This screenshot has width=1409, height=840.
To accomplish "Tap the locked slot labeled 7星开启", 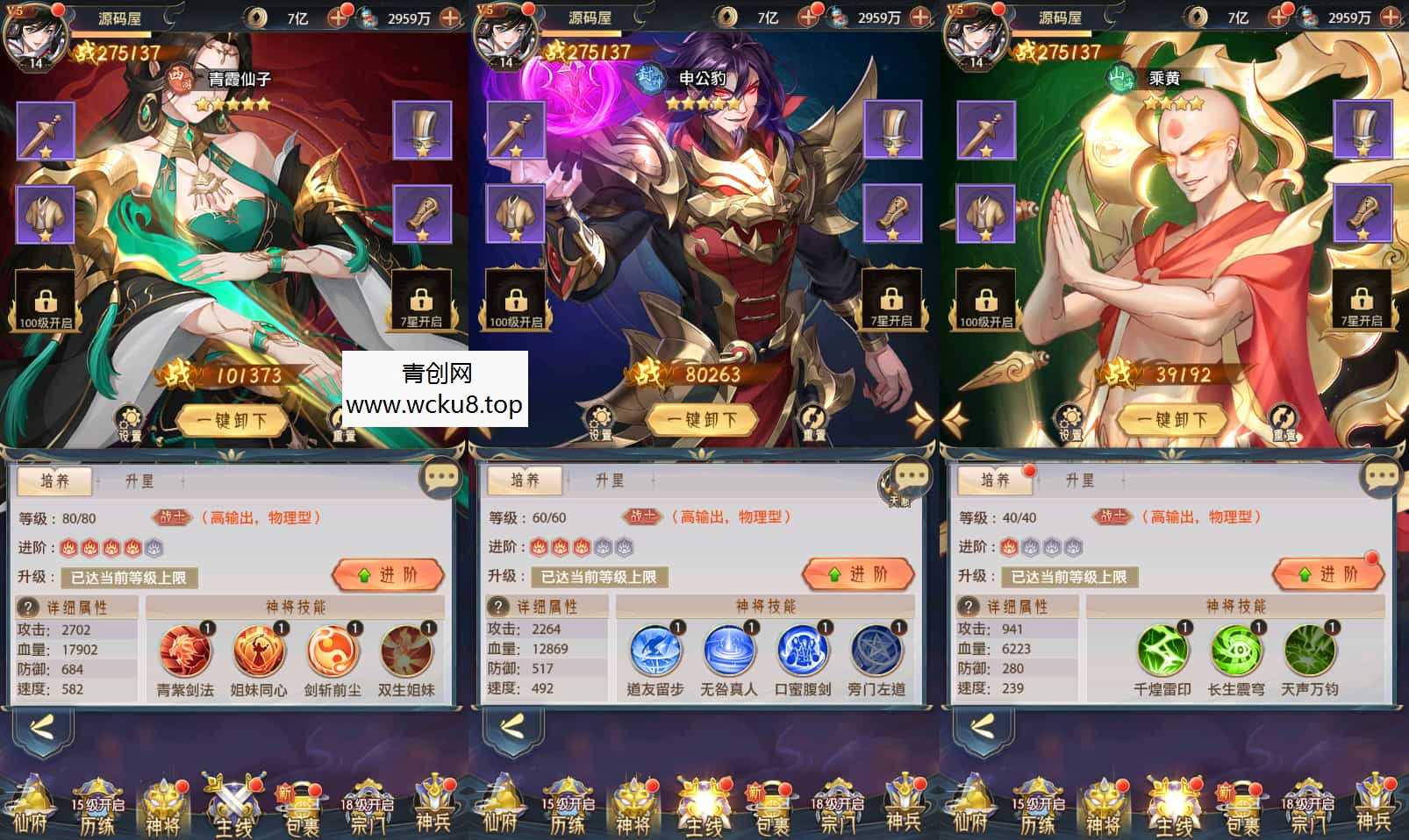I will tap(425, 302).
